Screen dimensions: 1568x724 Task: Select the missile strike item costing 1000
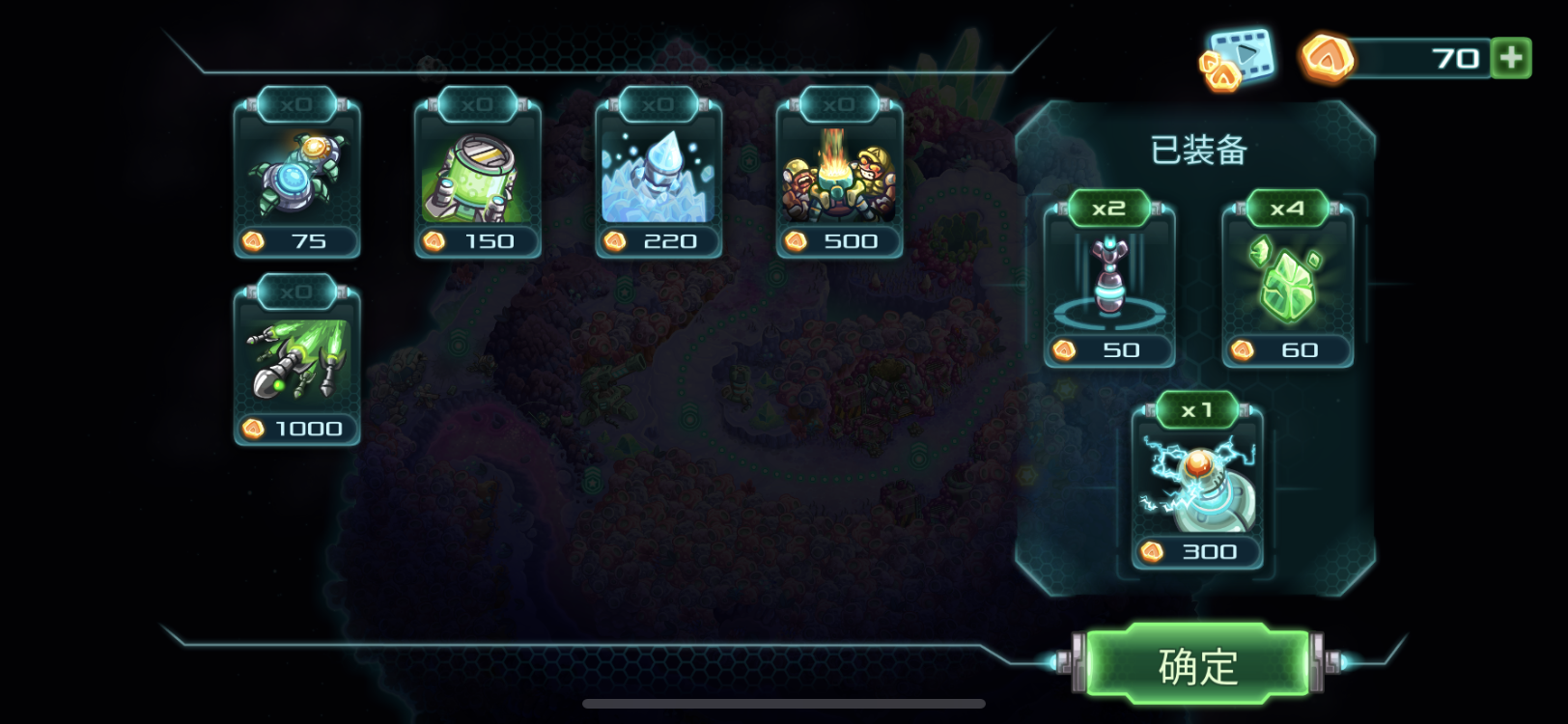point(297,365)
